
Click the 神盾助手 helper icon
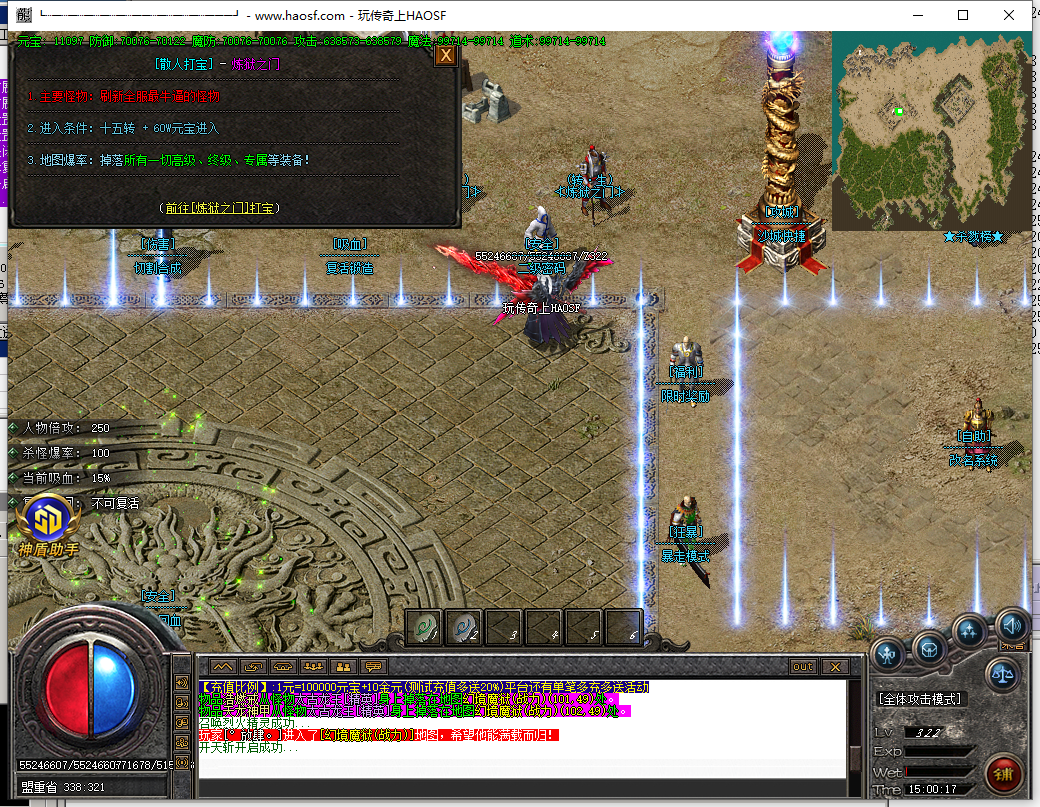47,520
